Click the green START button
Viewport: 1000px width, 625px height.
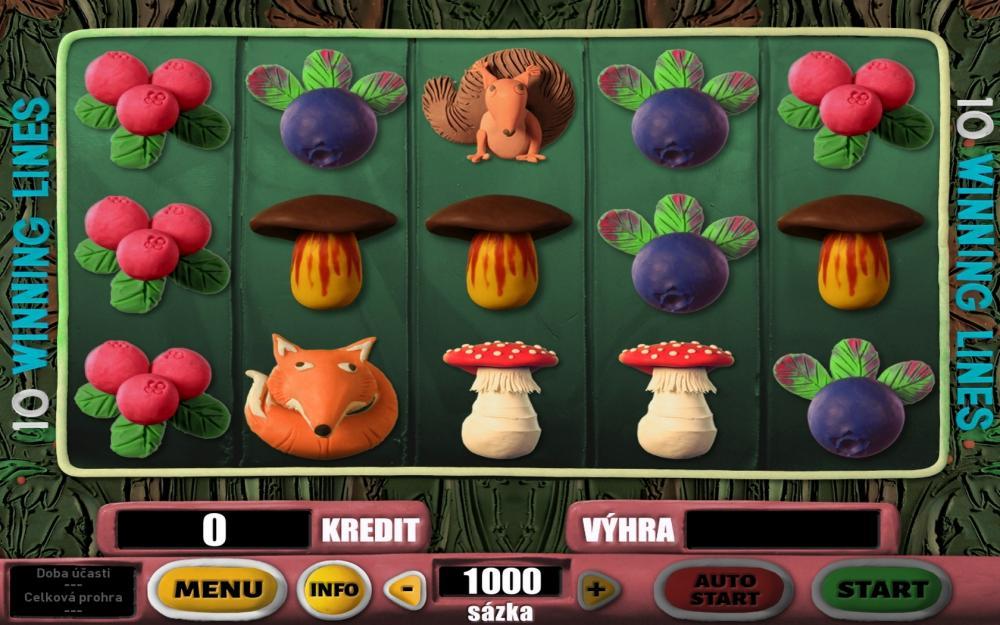pos(881,589)
